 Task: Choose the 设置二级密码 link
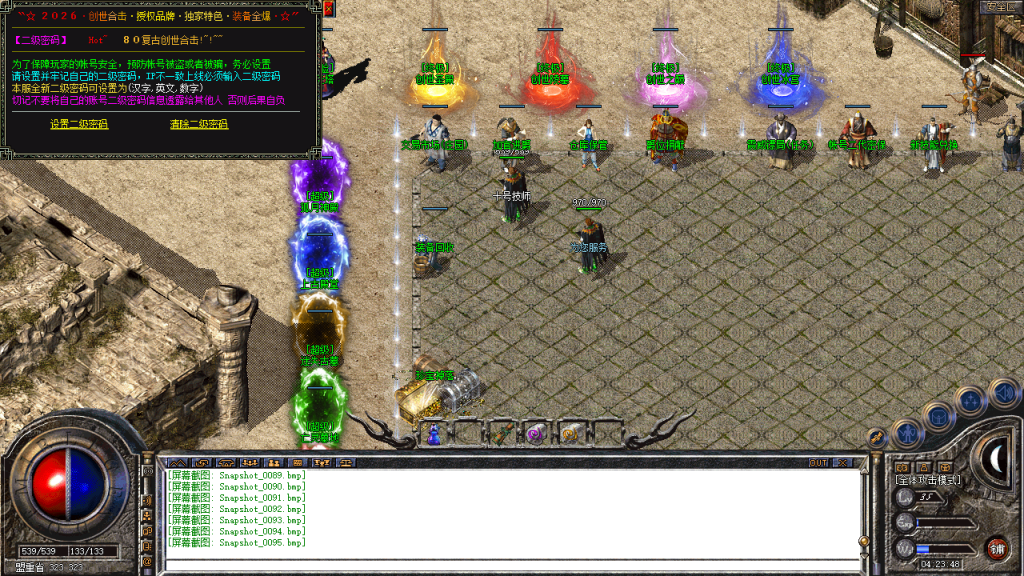[79, 124]
